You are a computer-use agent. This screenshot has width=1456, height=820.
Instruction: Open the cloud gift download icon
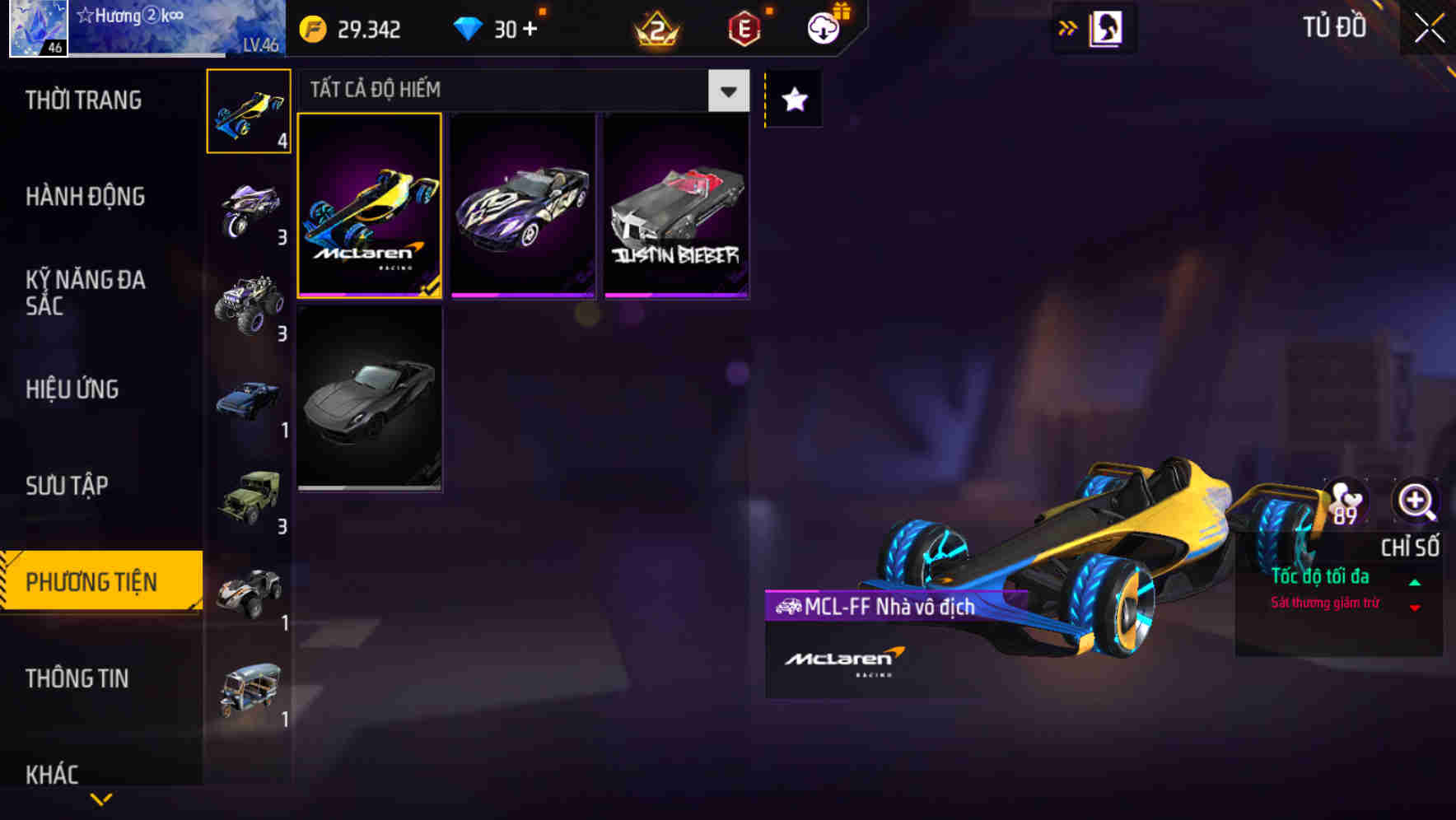[822, 26]
